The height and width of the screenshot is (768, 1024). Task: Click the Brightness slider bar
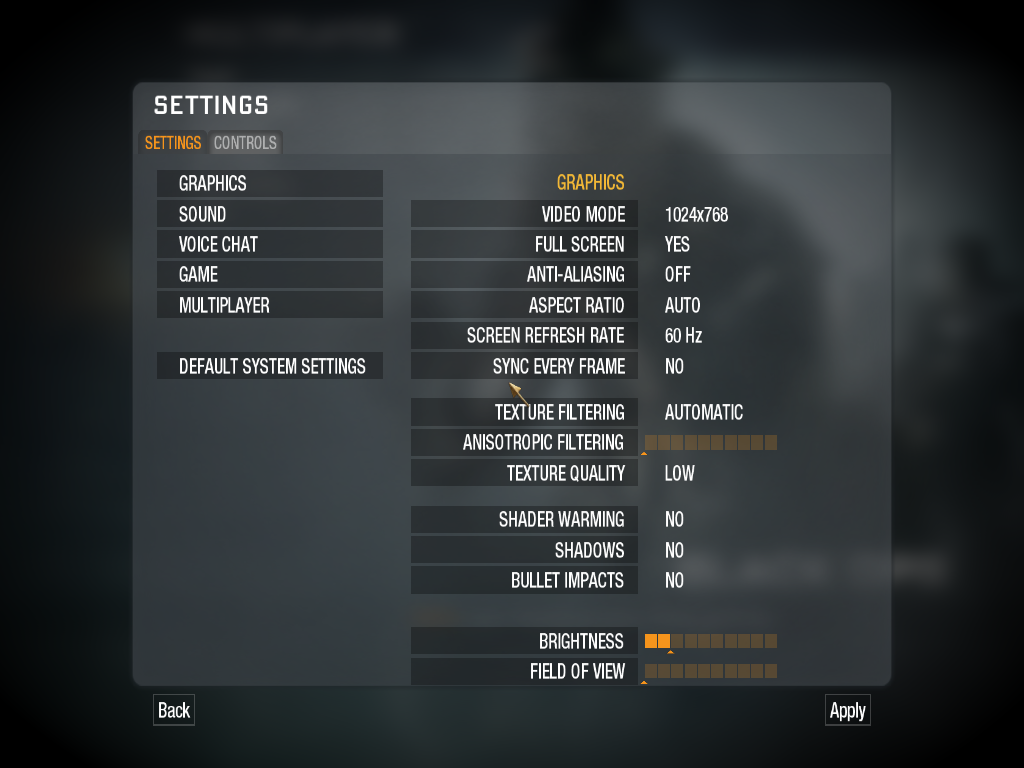point(711,641)
